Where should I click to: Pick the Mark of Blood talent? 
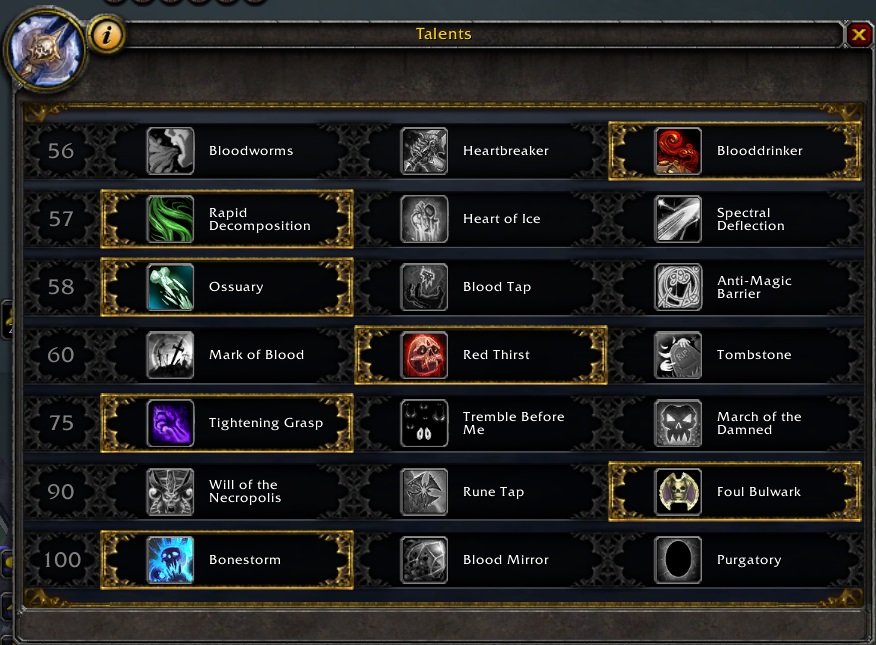pyautogui.click(x=227, y=355)
